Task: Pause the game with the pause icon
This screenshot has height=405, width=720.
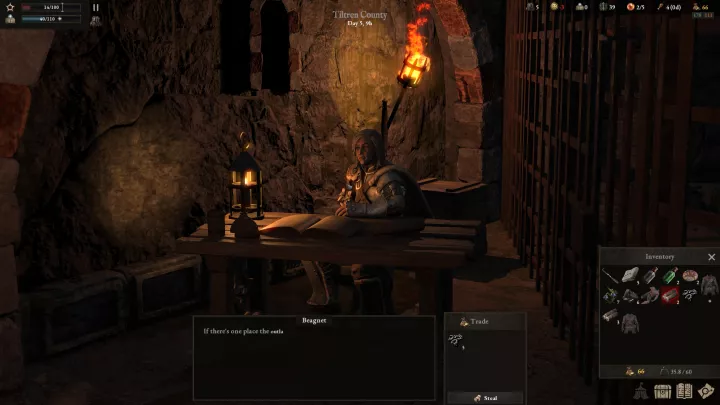Action: [96, 7]
